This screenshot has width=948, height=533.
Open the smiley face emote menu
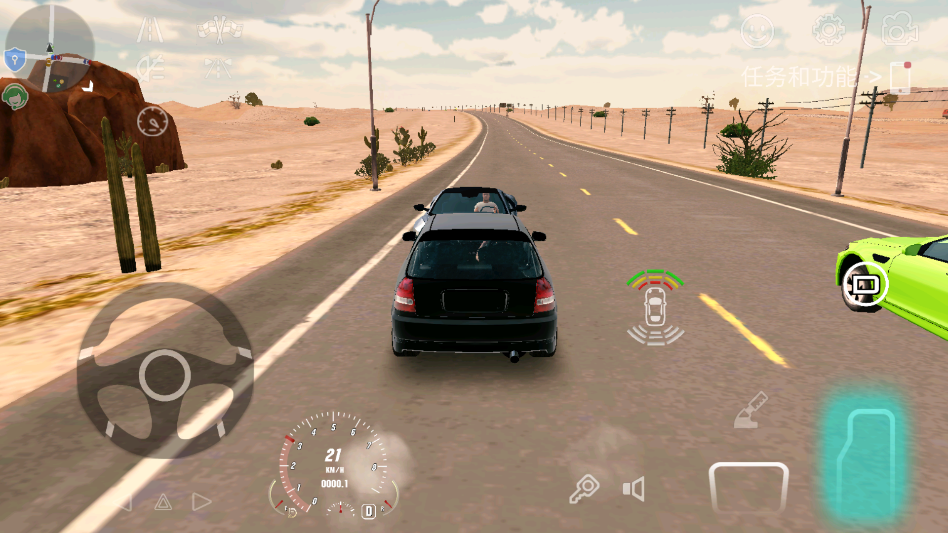click(x=757, y=31)
